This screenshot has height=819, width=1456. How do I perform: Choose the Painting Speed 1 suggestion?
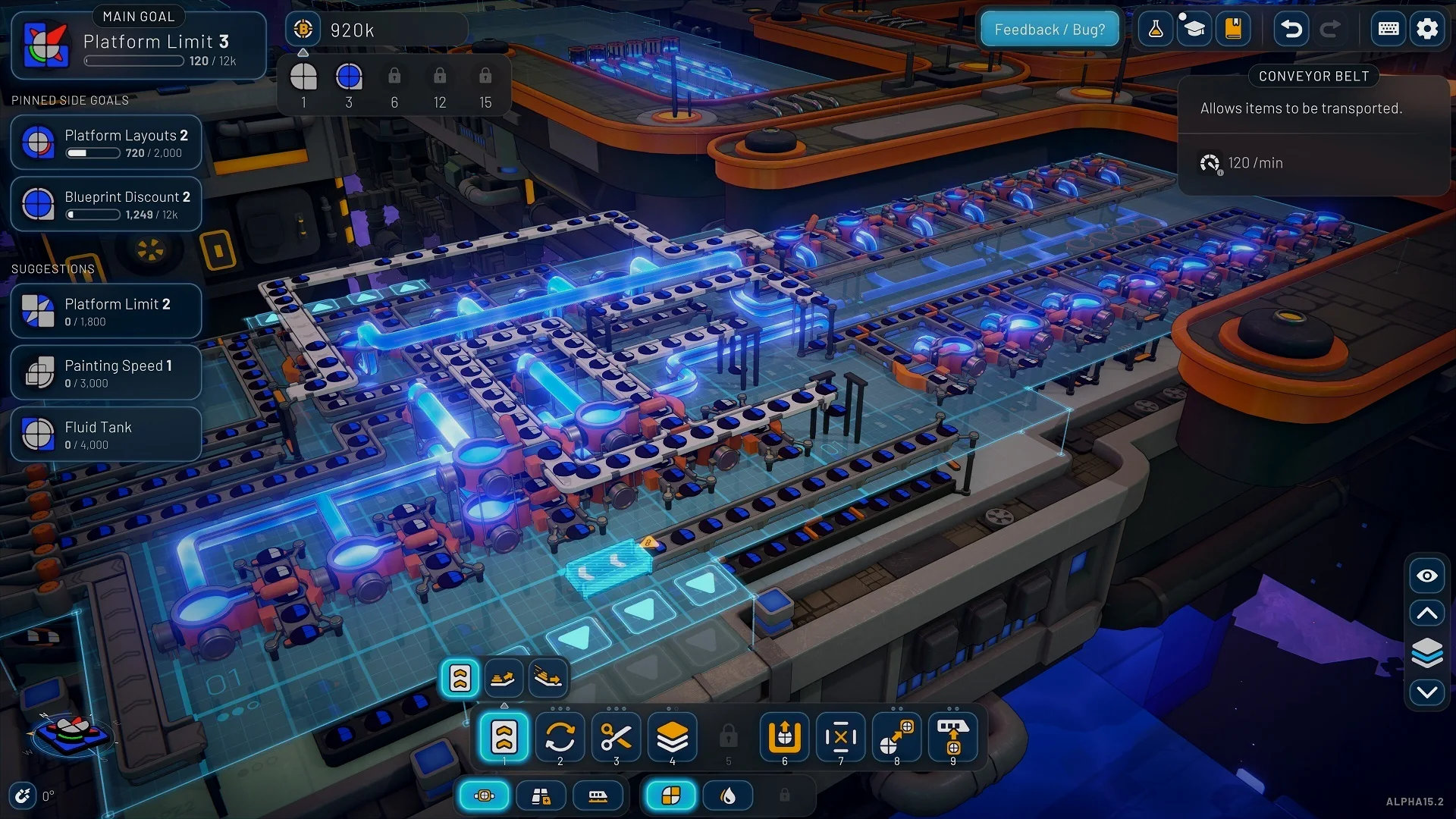[x=106, y=372]
